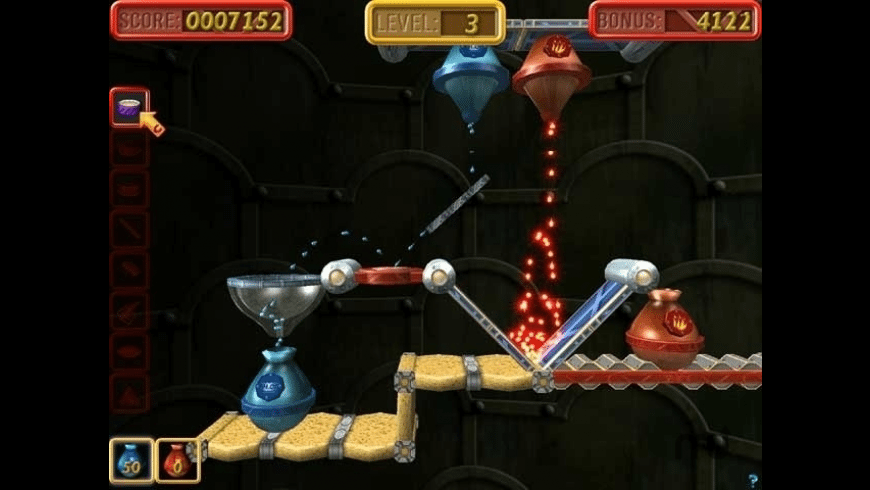Select the purple pot tool slot

[x=129, y=107]
